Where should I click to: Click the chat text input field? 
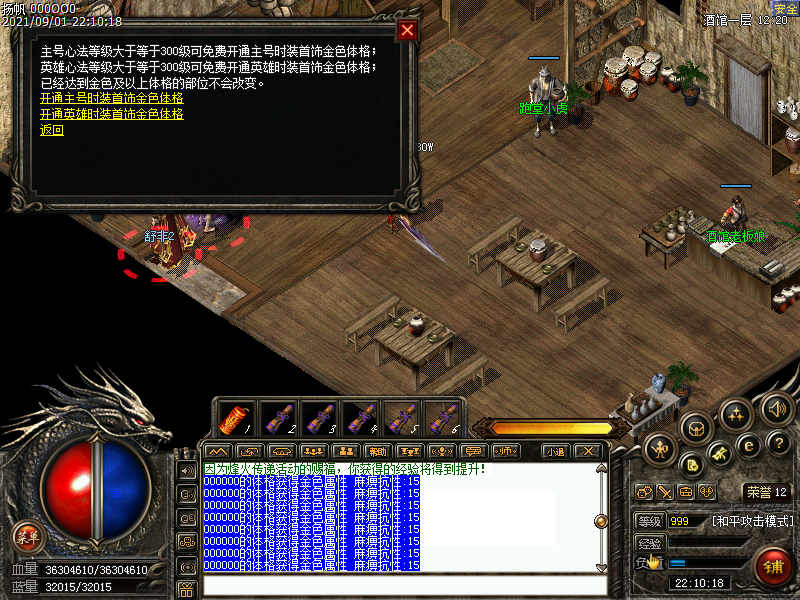point(400,585)
